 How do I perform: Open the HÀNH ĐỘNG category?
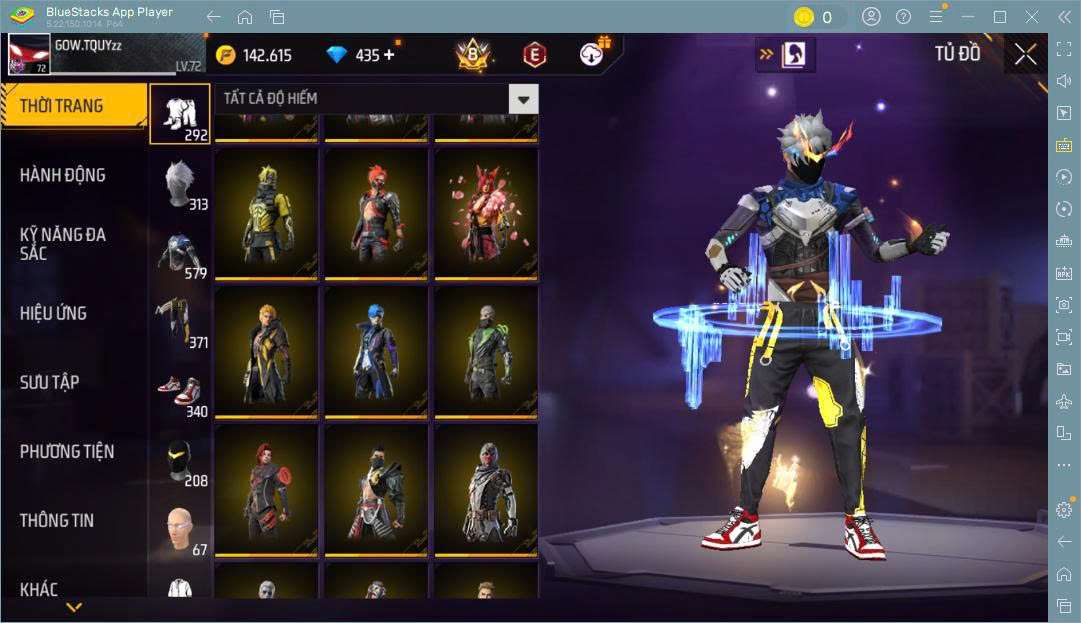(x=63, y=175)
